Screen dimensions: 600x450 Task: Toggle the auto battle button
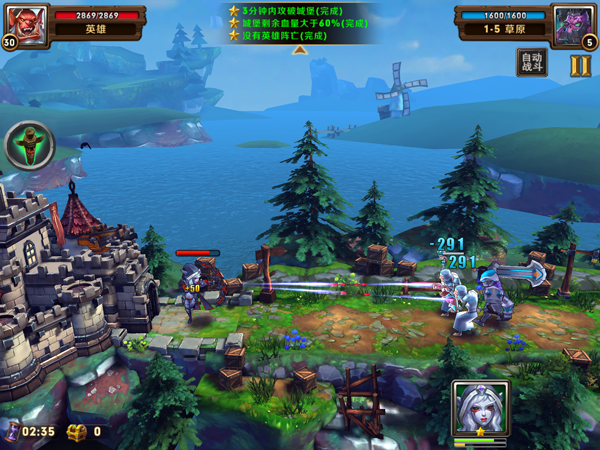532,63
